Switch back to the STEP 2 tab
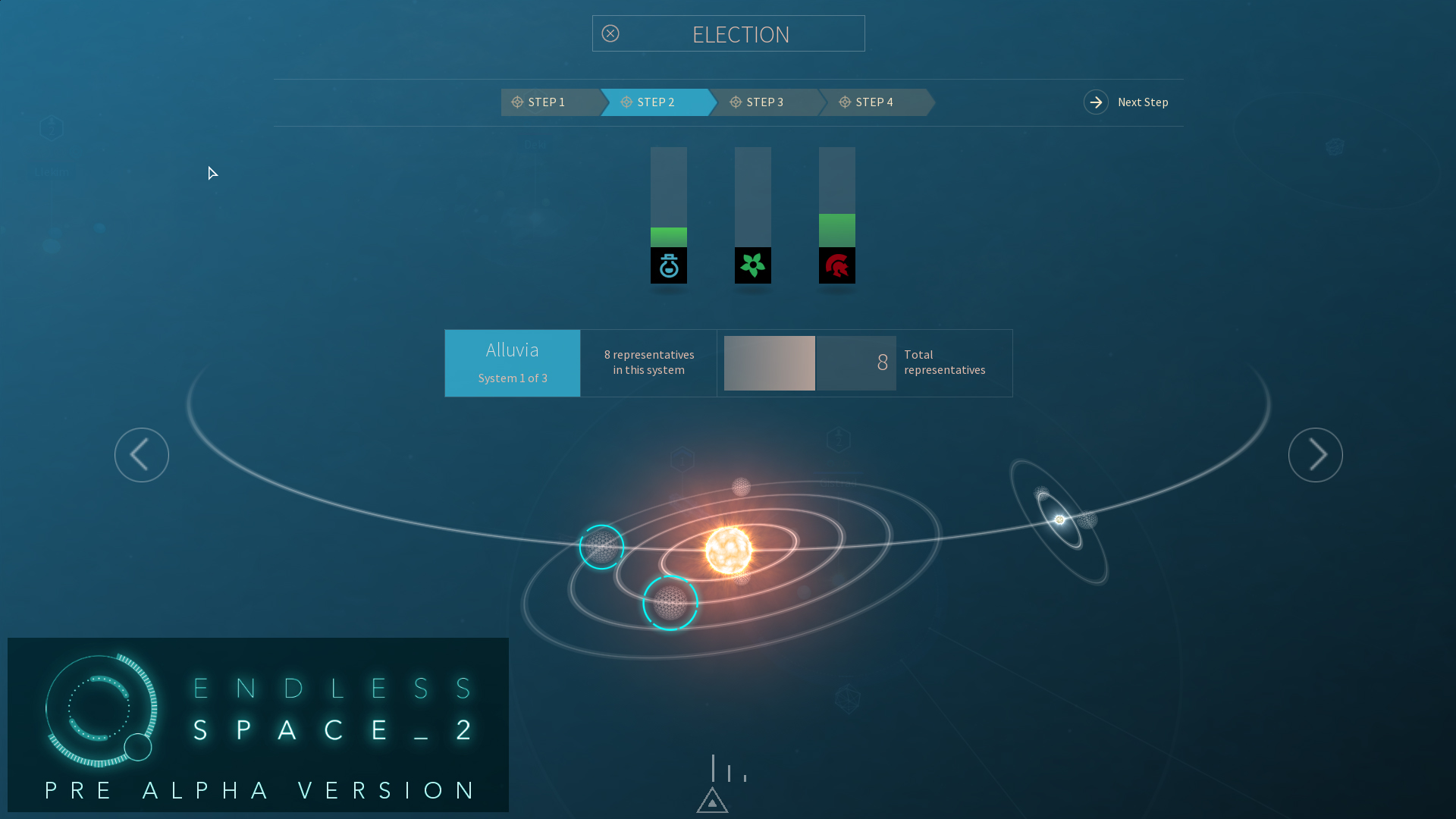Screen dimensions: 1456x819 click(x=655, y=102)
